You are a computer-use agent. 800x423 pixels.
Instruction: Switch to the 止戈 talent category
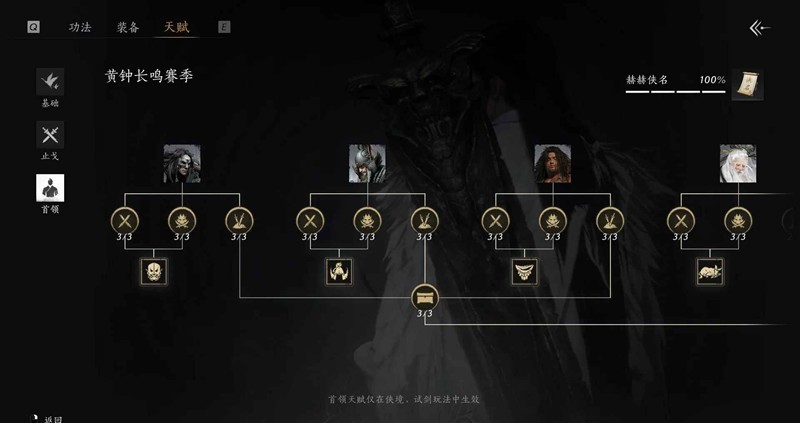tap(50, 136)
